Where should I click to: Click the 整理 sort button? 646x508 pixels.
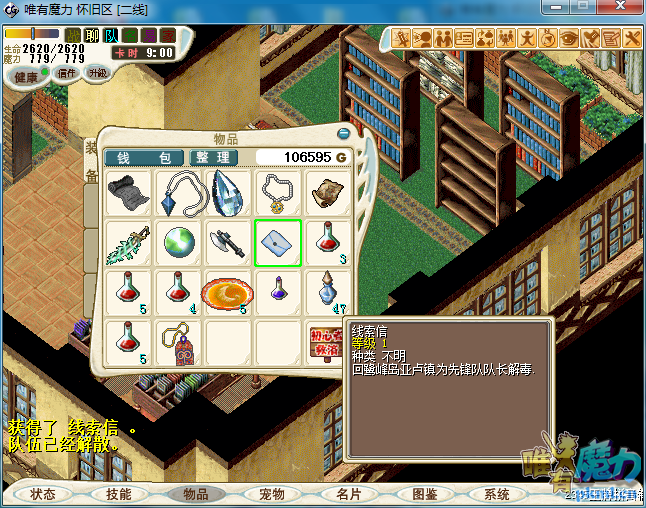pyautogui.click(x=213, y=158)
